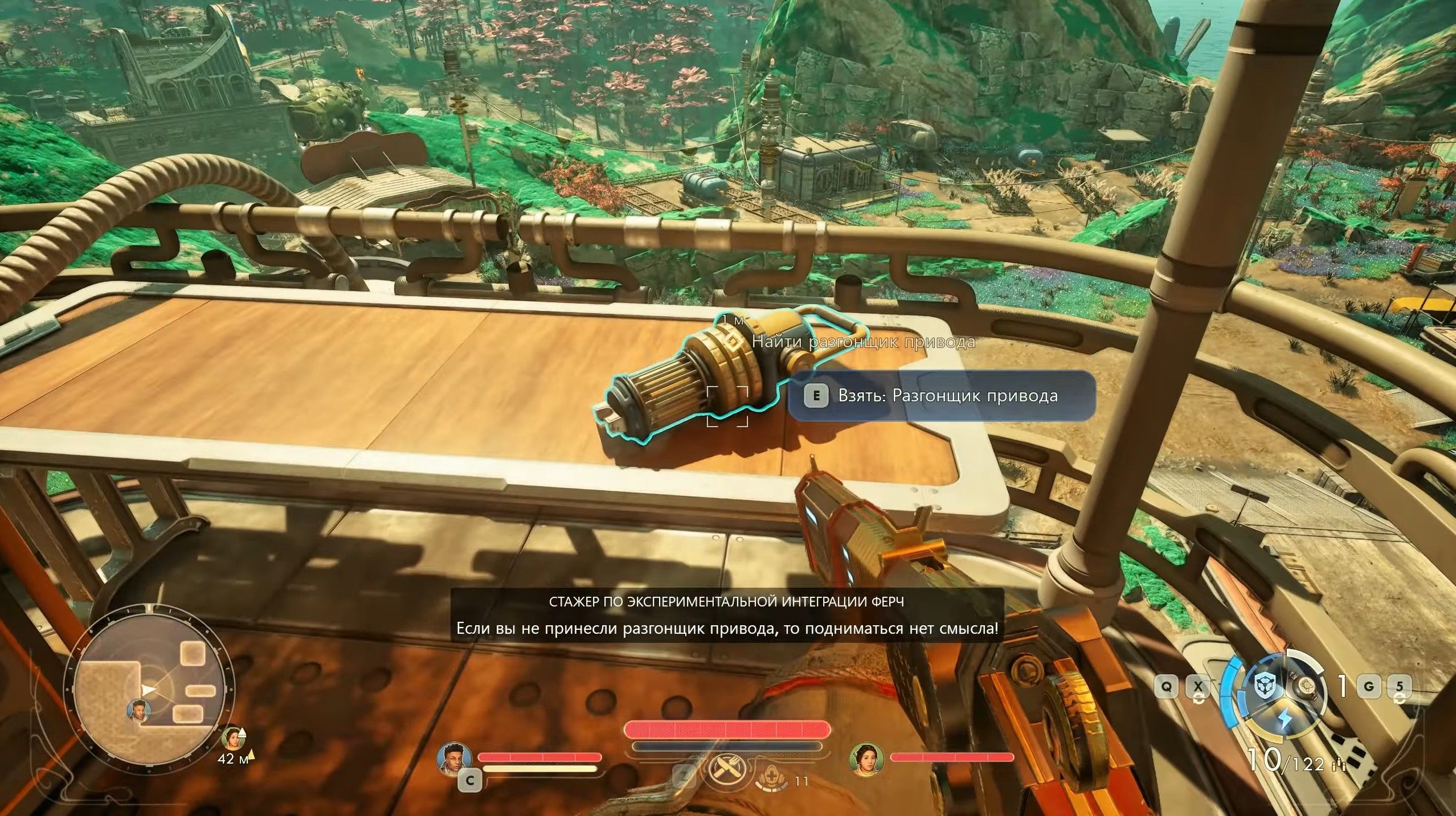Click the "5" gadget key prompt
This screenshot has height=816, width=1456.
click(x=1400, y=687)
